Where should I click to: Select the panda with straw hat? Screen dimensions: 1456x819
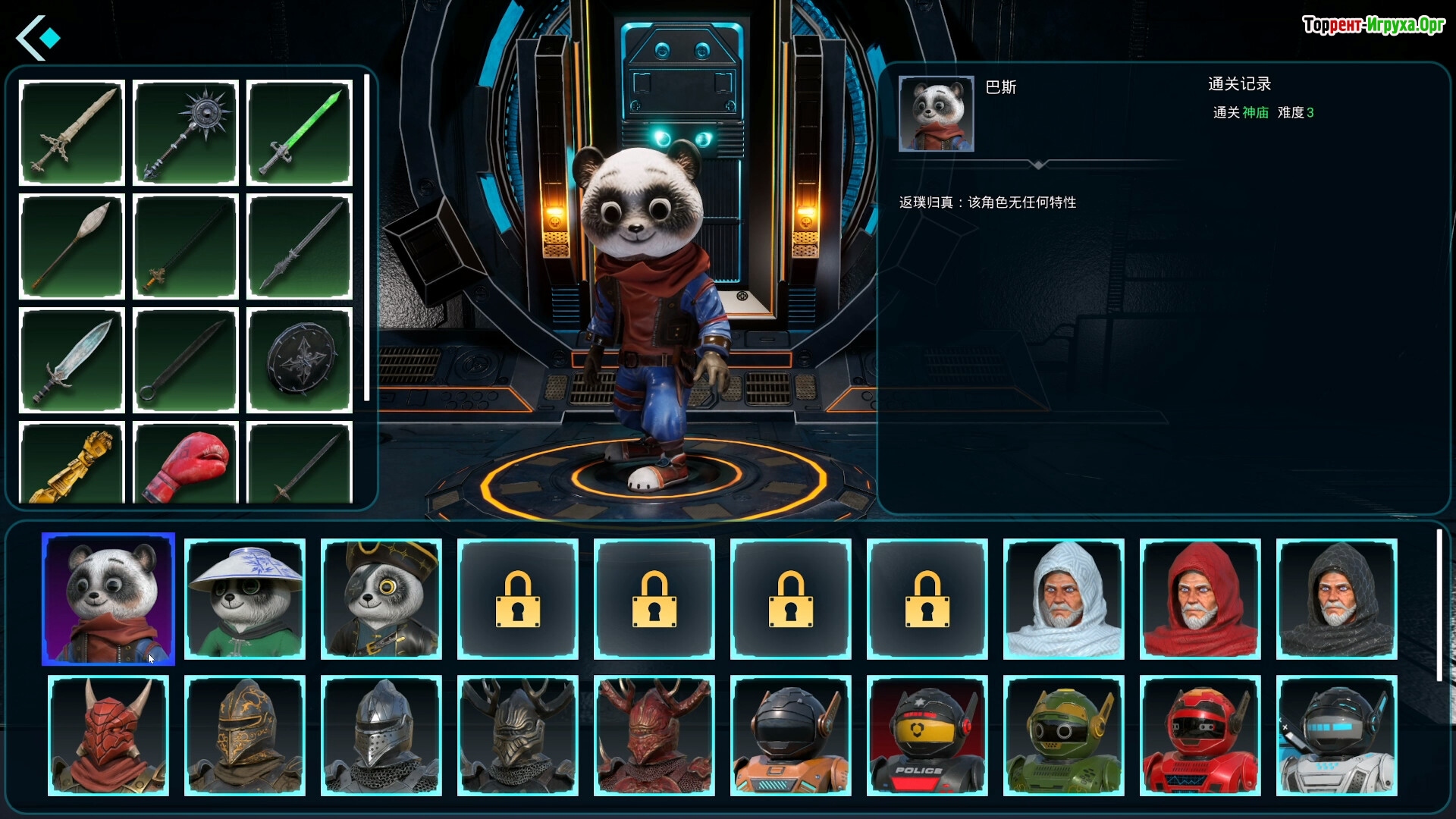(245, 599)
